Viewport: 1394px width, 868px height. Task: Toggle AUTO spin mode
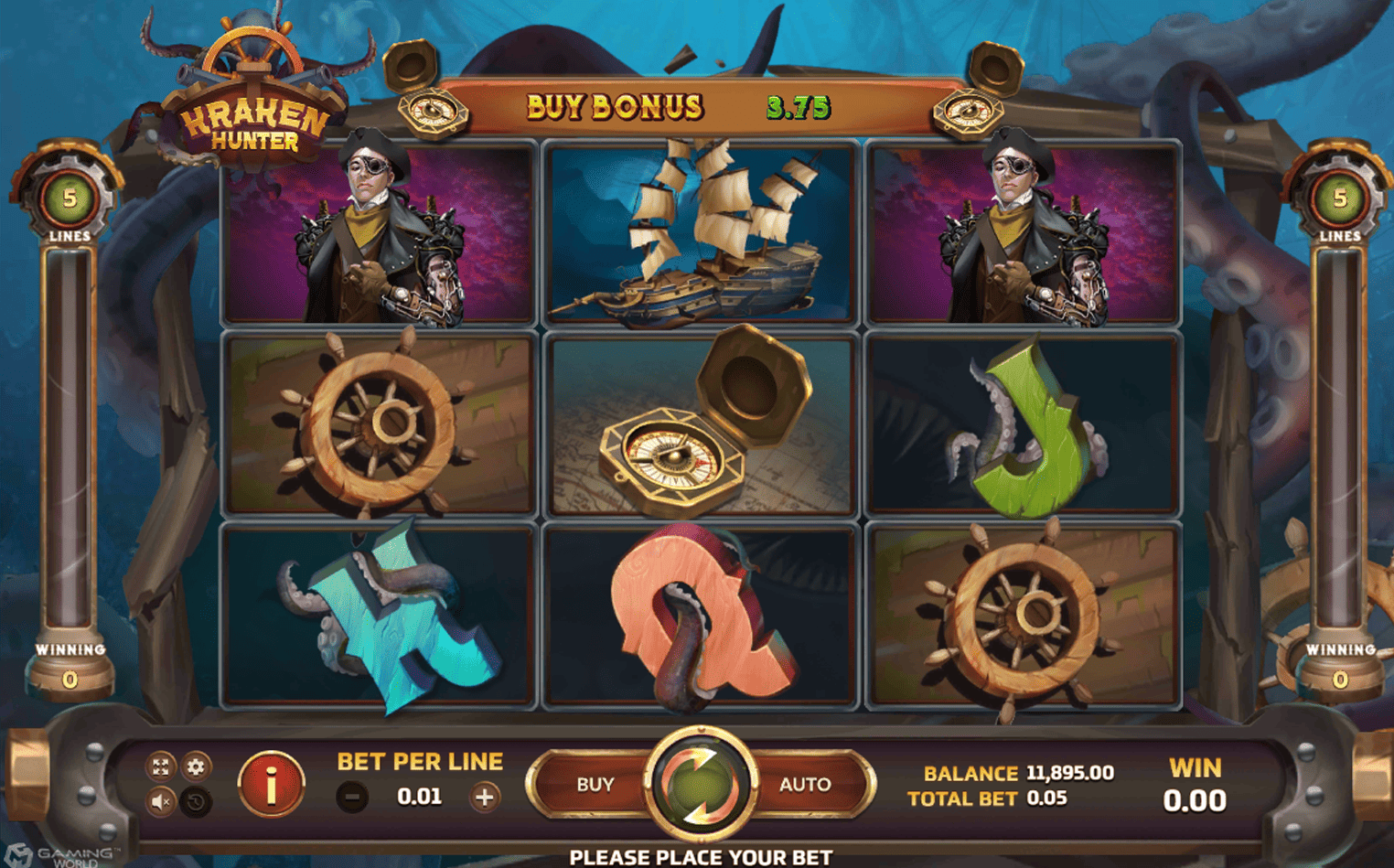804,784
